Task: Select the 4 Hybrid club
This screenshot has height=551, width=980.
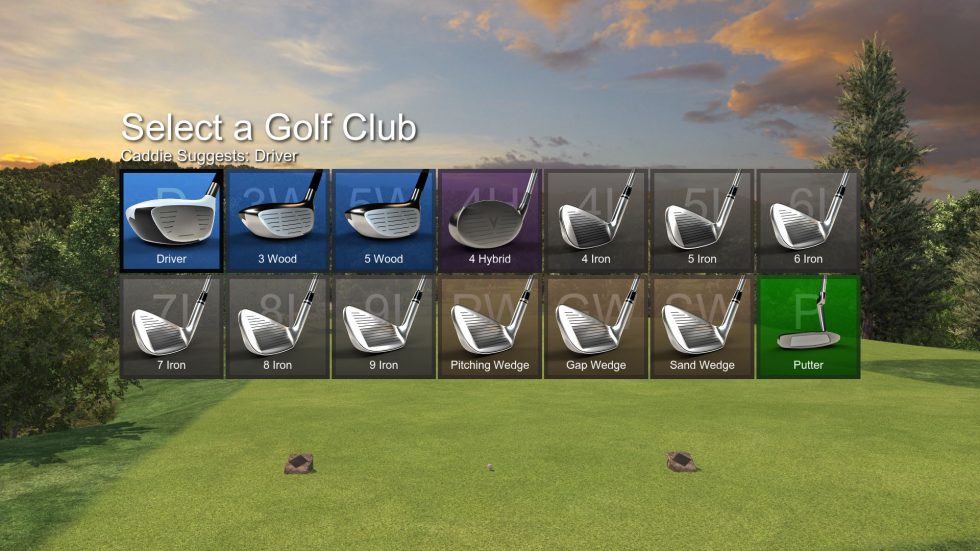Action: [489, 221]
